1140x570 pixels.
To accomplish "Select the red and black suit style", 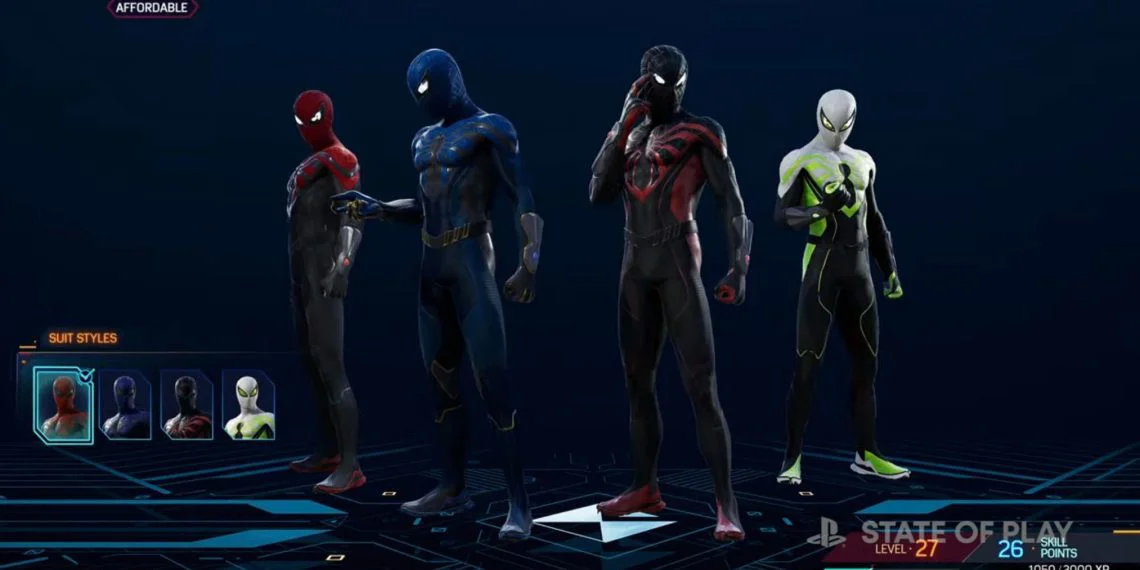I will 63,405.
